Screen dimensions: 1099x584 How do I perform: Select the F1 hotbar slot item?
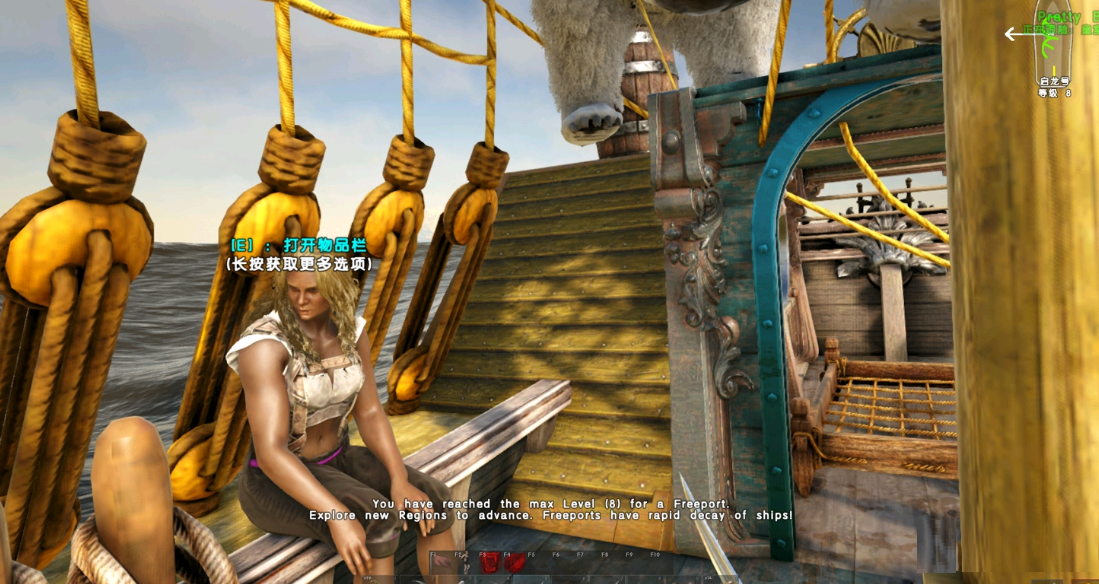tap(441, 562)
